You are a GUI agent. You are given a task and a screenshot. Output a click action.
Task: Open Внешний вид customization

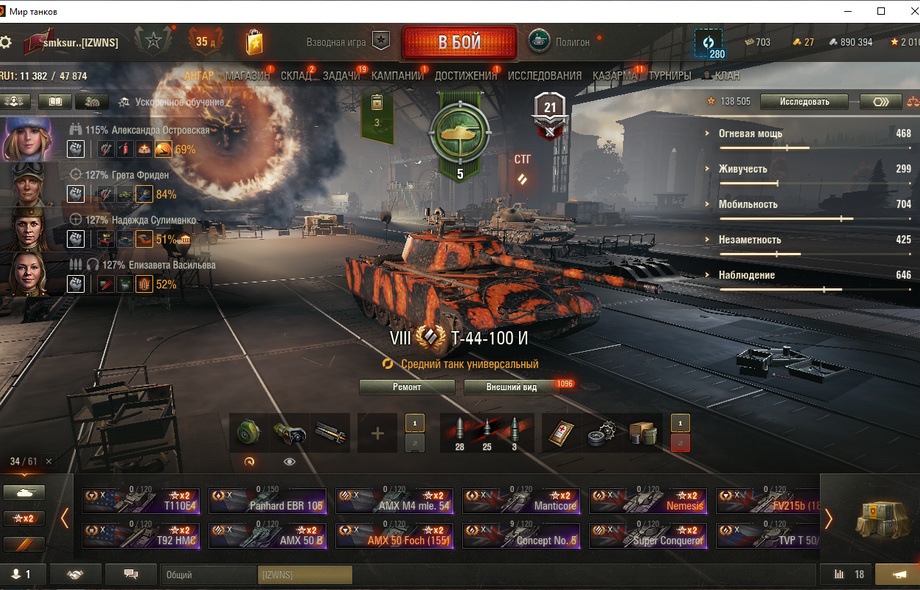[512, 387]
